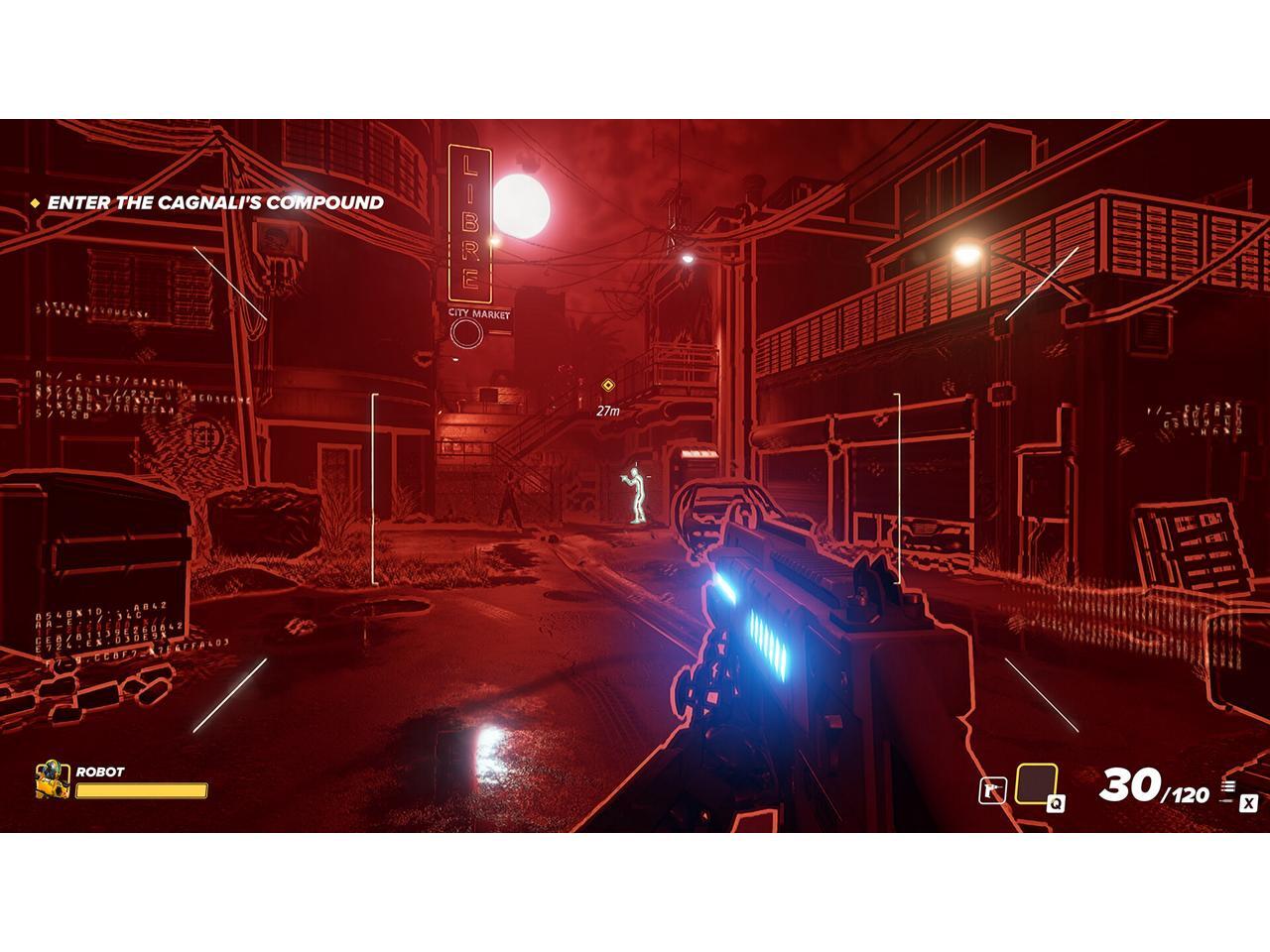Click the diamond waypoint marker at 27m

608,386
